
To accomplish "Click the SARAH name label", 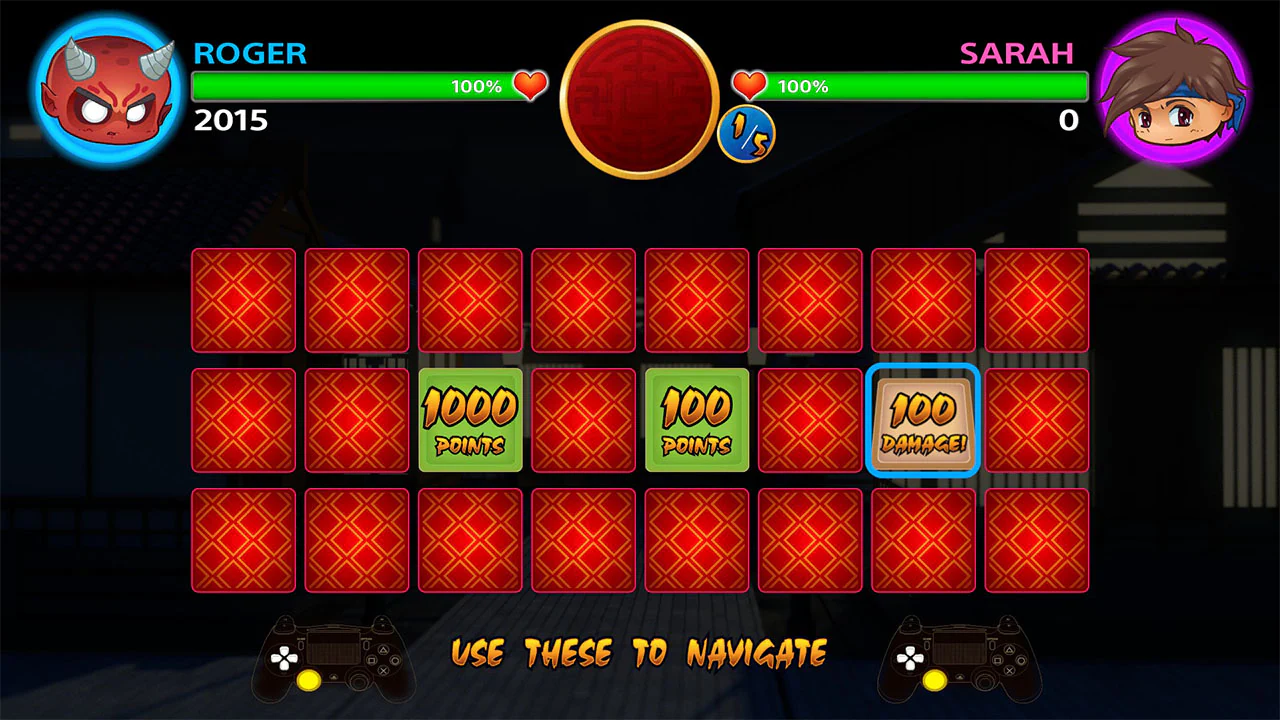I will tap(1017, 54).
